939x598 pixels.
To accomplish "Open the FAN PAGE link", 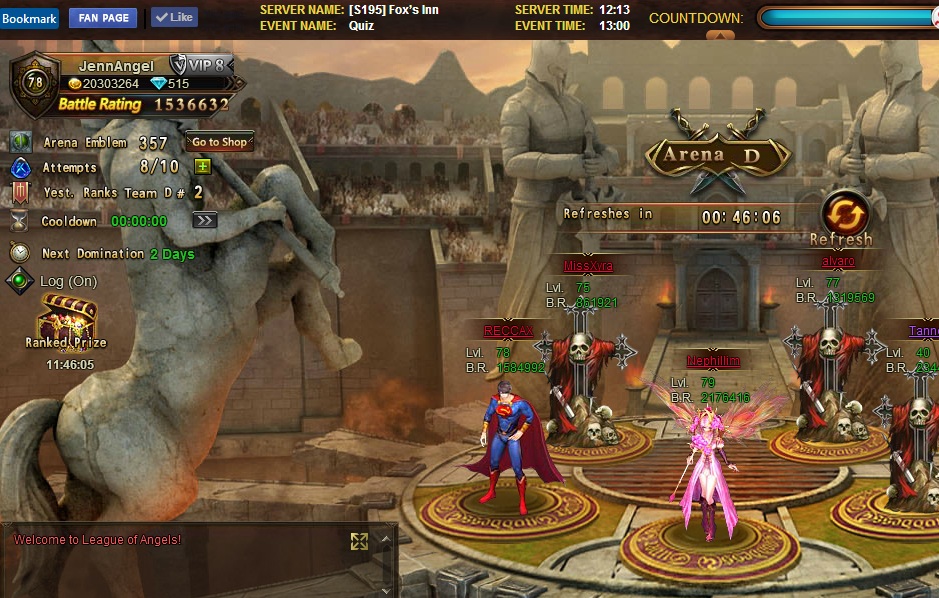I will tap(102, 18).
